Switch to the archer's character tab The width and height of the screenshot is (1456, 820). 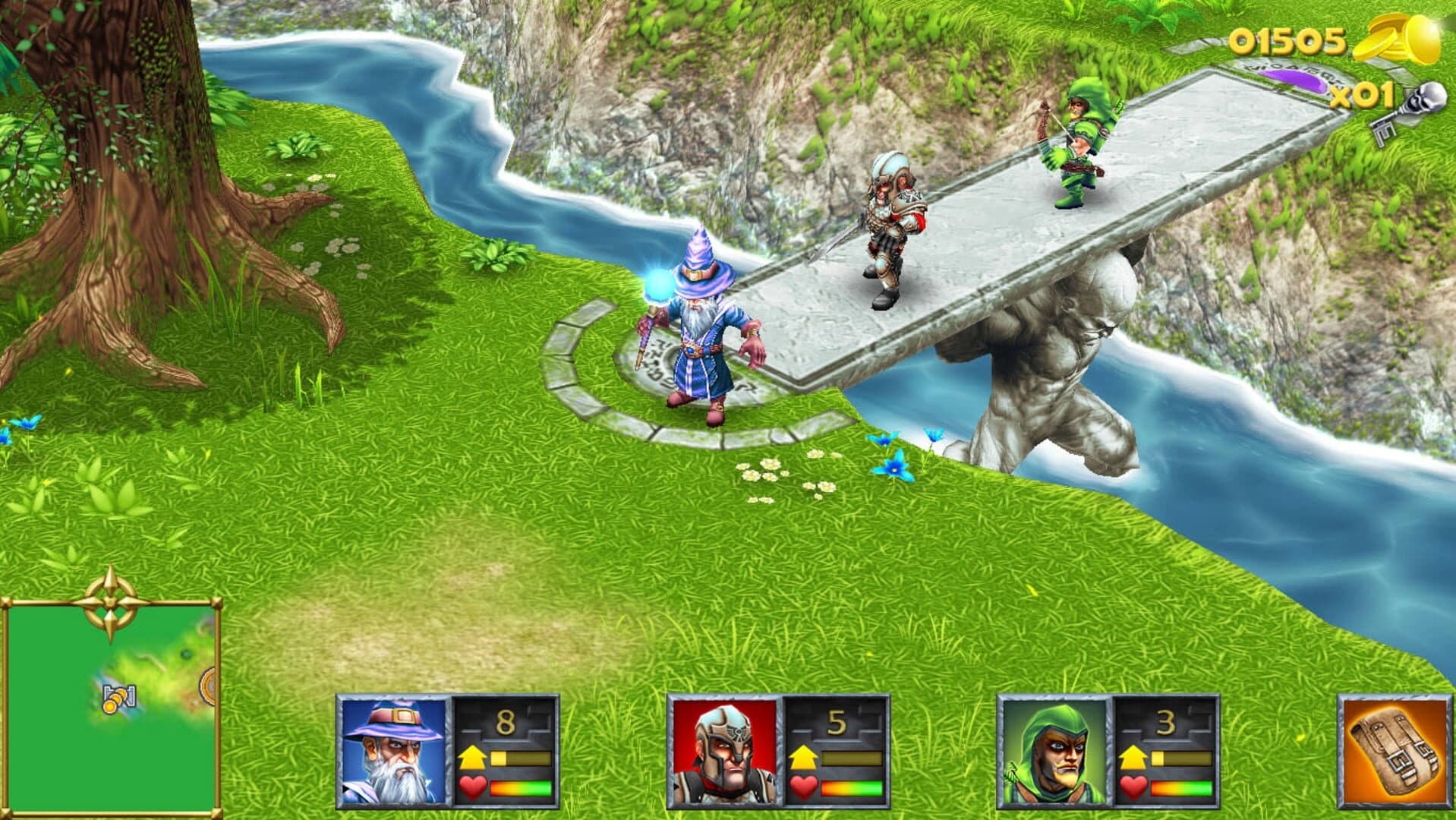click(1055, 752)
